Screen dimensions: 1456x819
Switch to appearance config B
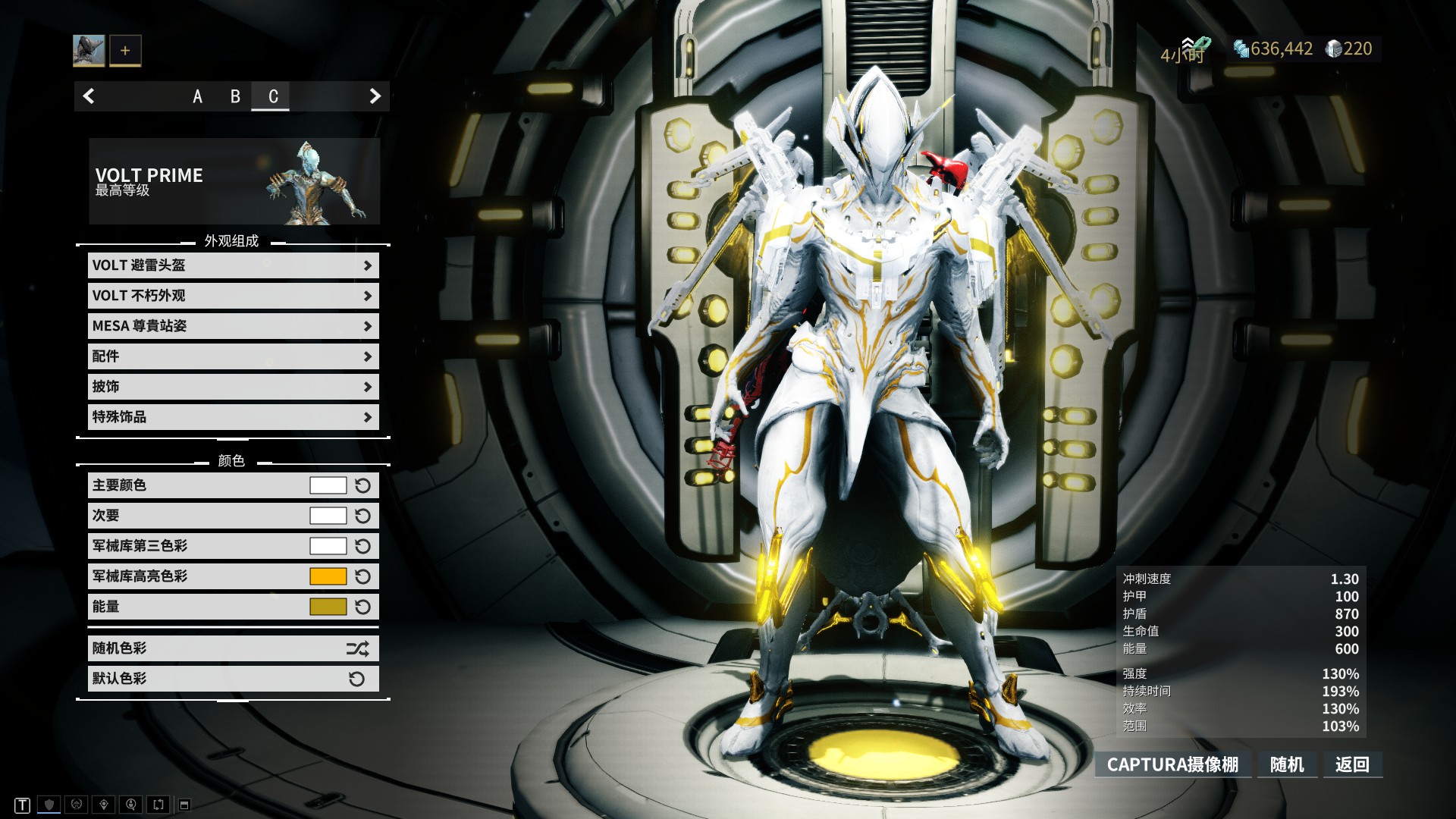click(x=235, y=96)
